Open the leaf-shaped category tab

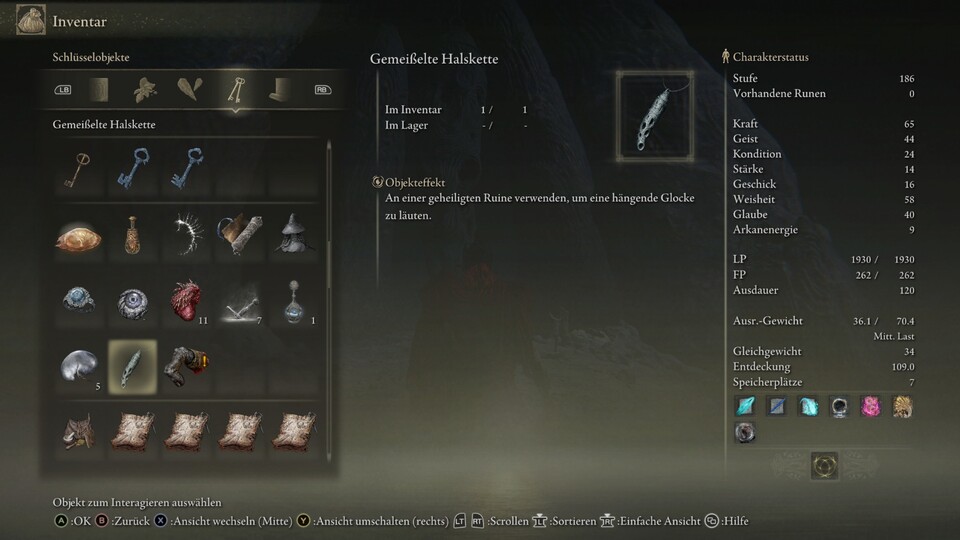click(145, 90)
